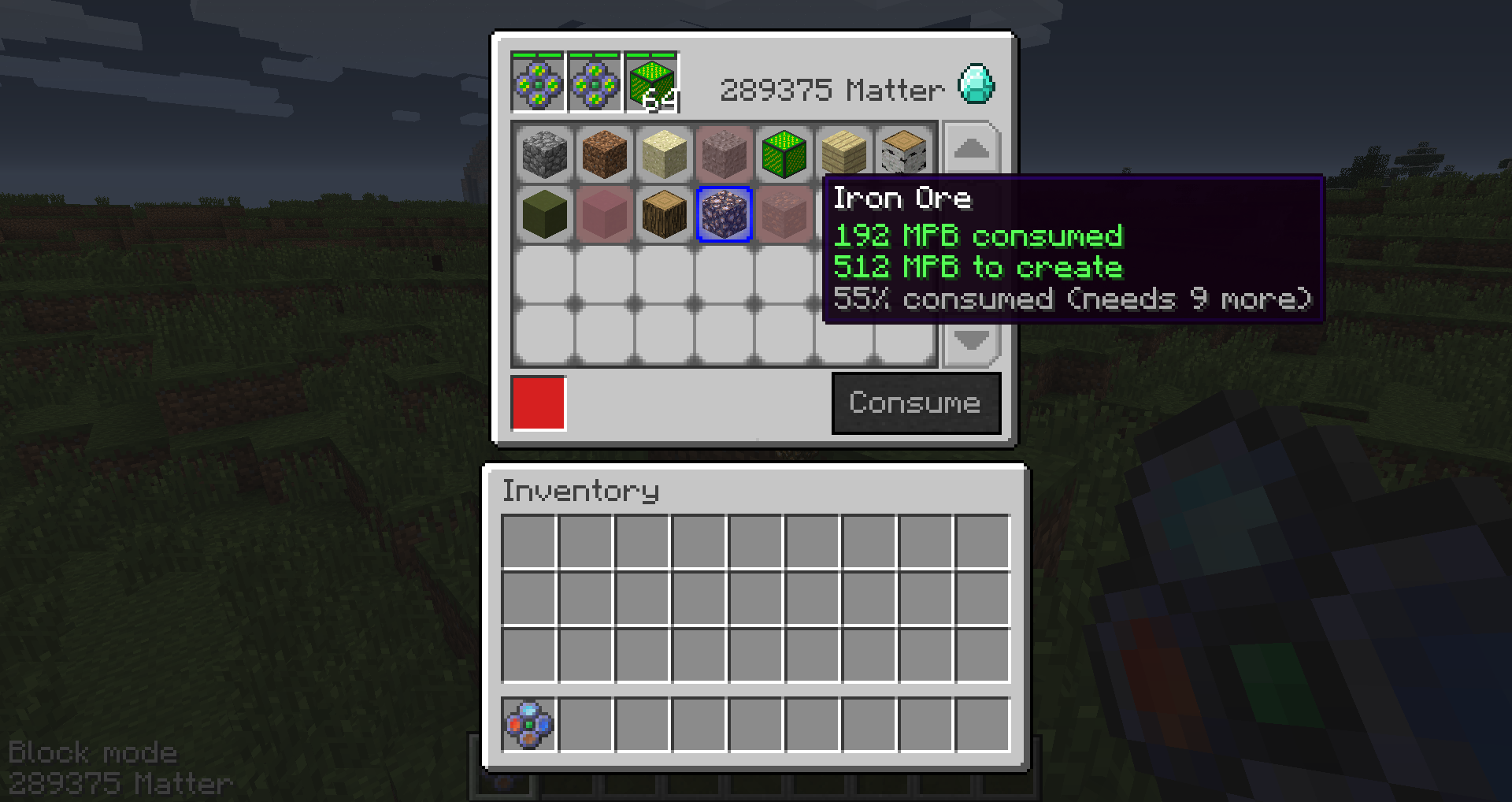The height and width of the screenshot is (802, 1512).
Task: Select the cobblestone block in the palette
Action: tap(543, 154)
